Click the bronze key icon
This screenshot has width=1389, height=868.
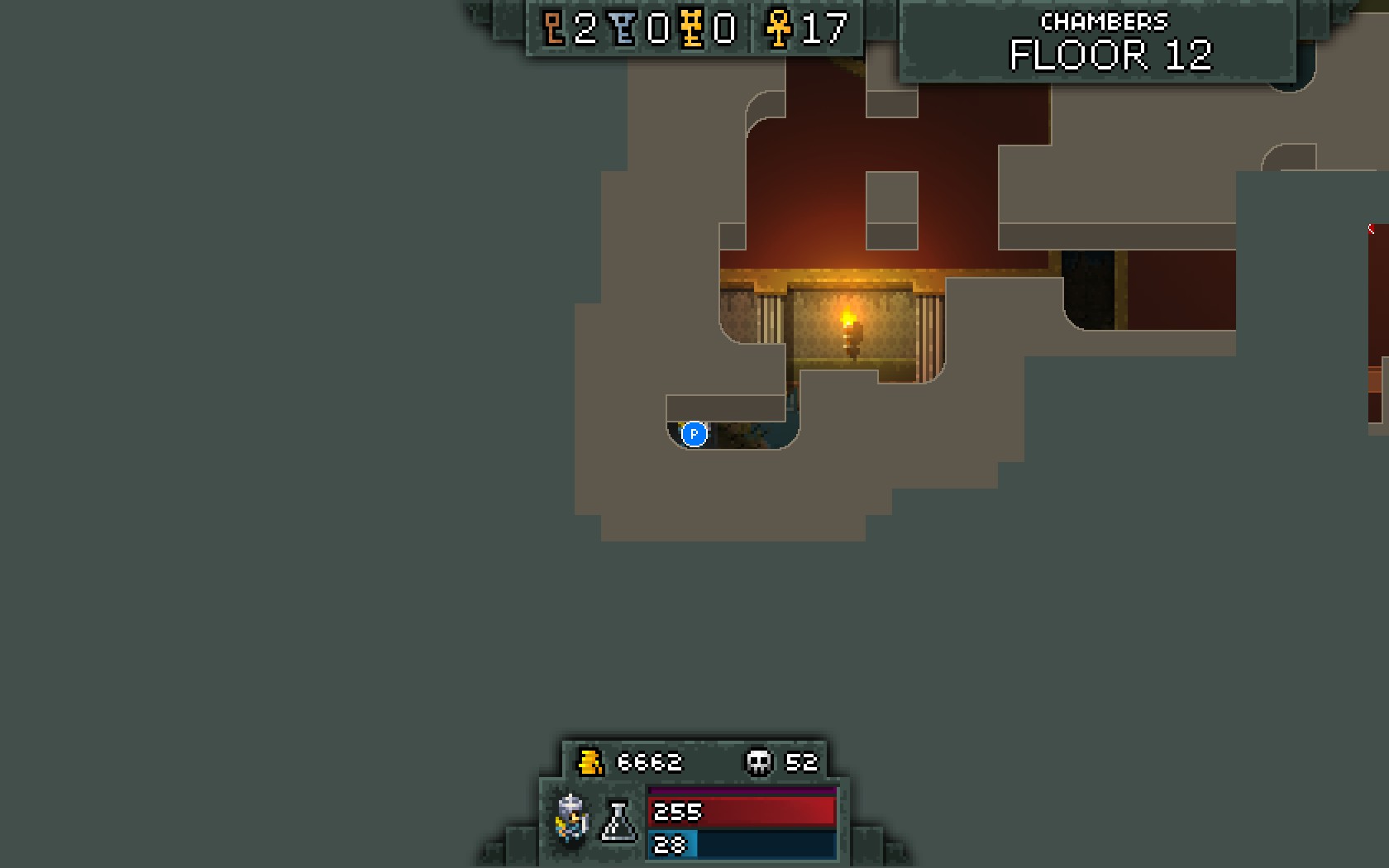(x=554, y=29)
